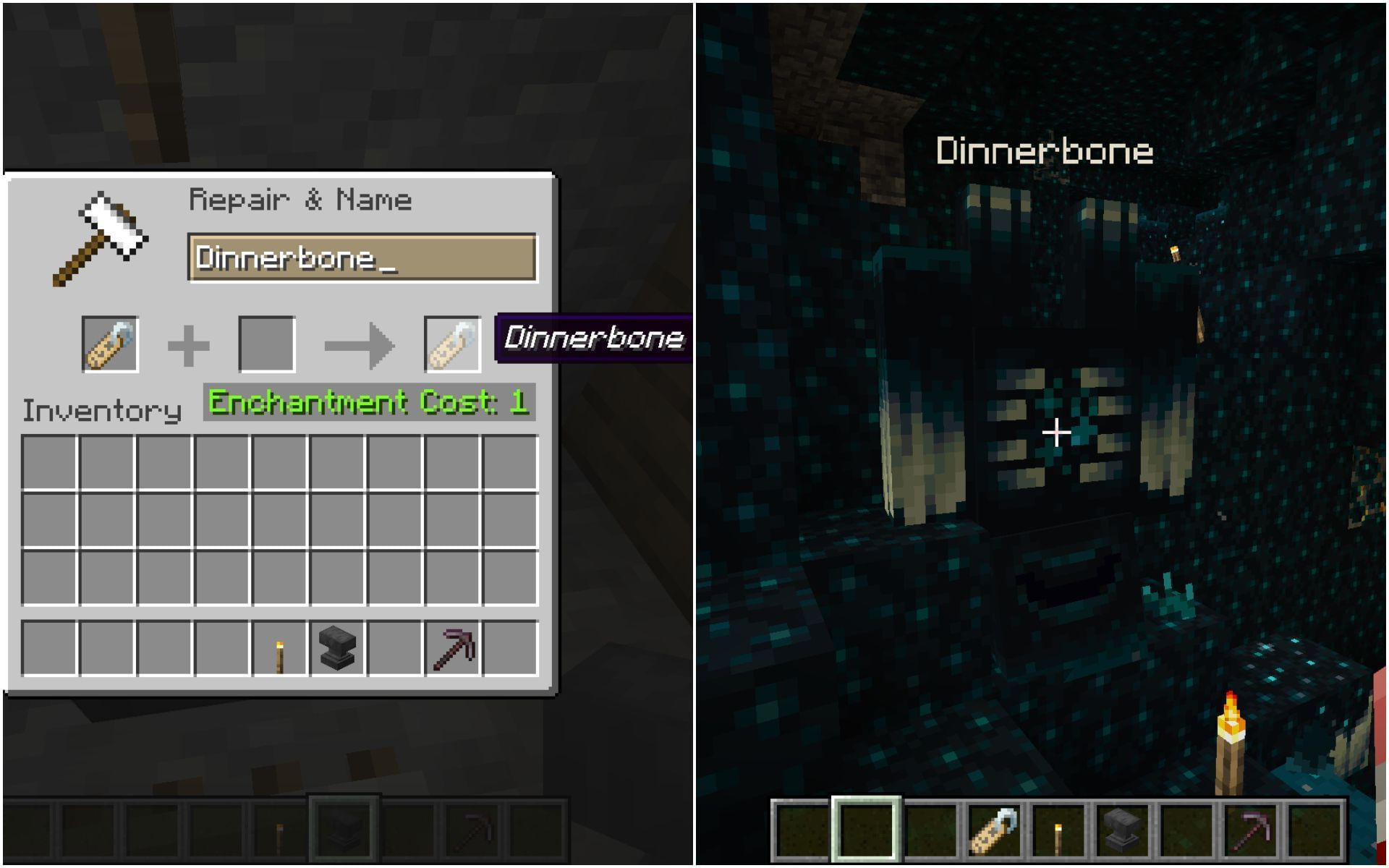The image size is (1389, 868).
Task: Click the Dinnerbone tooltip label
Action: point(593,336)
